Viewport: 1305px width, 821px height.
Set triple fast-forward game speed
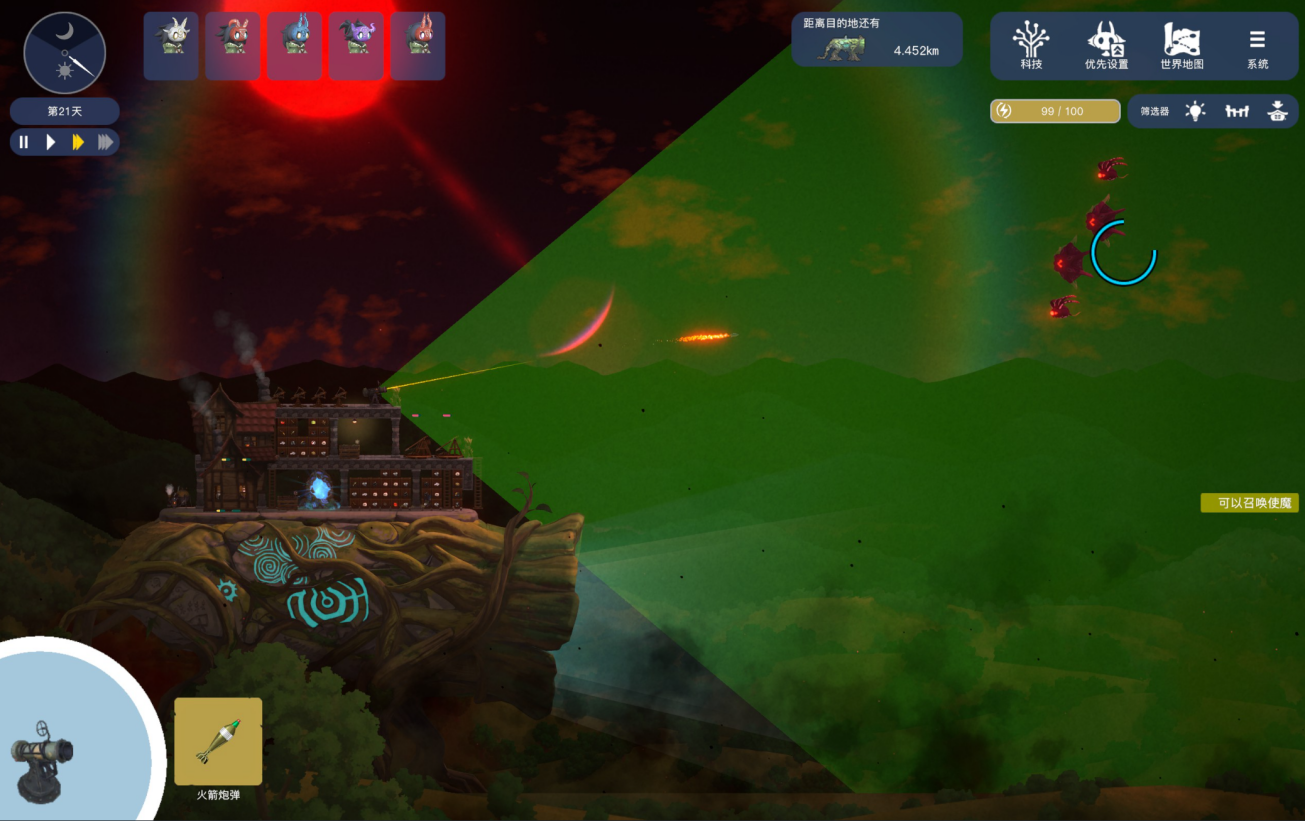(104, 142)
